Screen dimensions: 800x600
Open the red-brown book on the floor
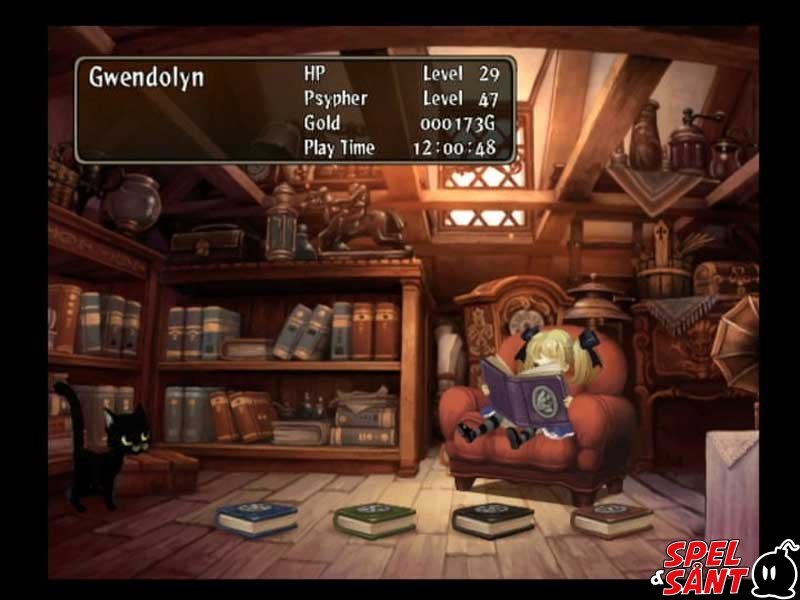coord(611,518)
